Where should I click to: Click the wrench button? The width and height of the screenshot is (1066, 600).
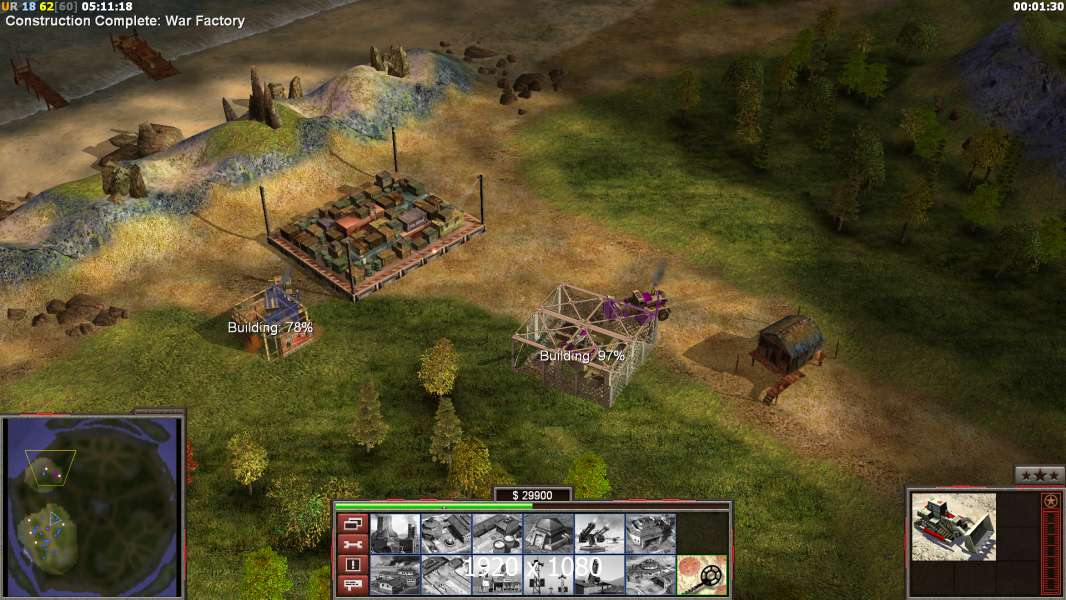[x=351, y=544]
